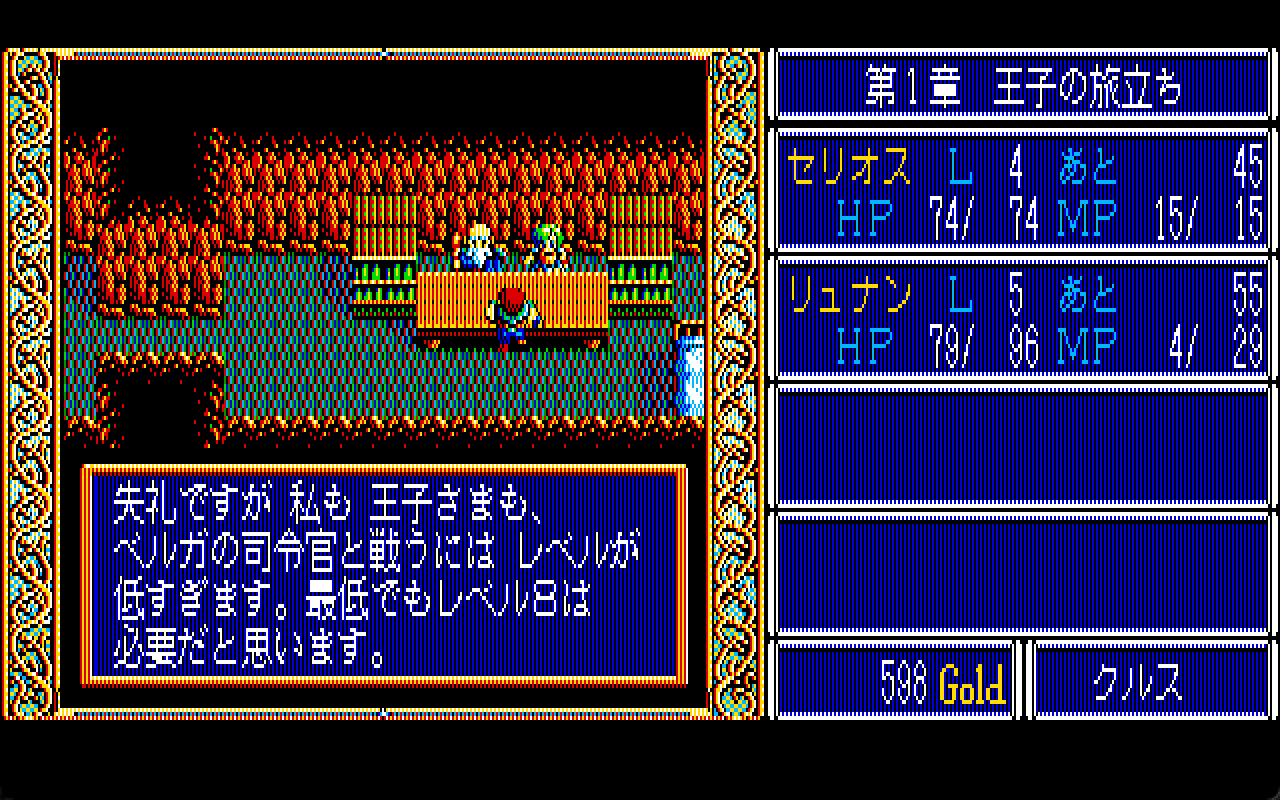
Task: Dismiss the dialogue box about レベル8
Action: click(385, 575)
